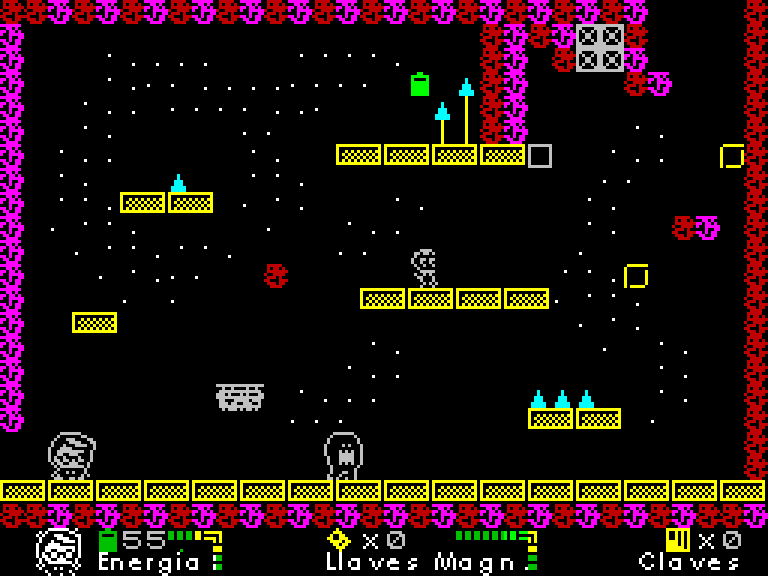Image resolution: width=768 pixels, height=576 pixels.
Task: Select the yellow Claves card icon
Action: (677, 540)
